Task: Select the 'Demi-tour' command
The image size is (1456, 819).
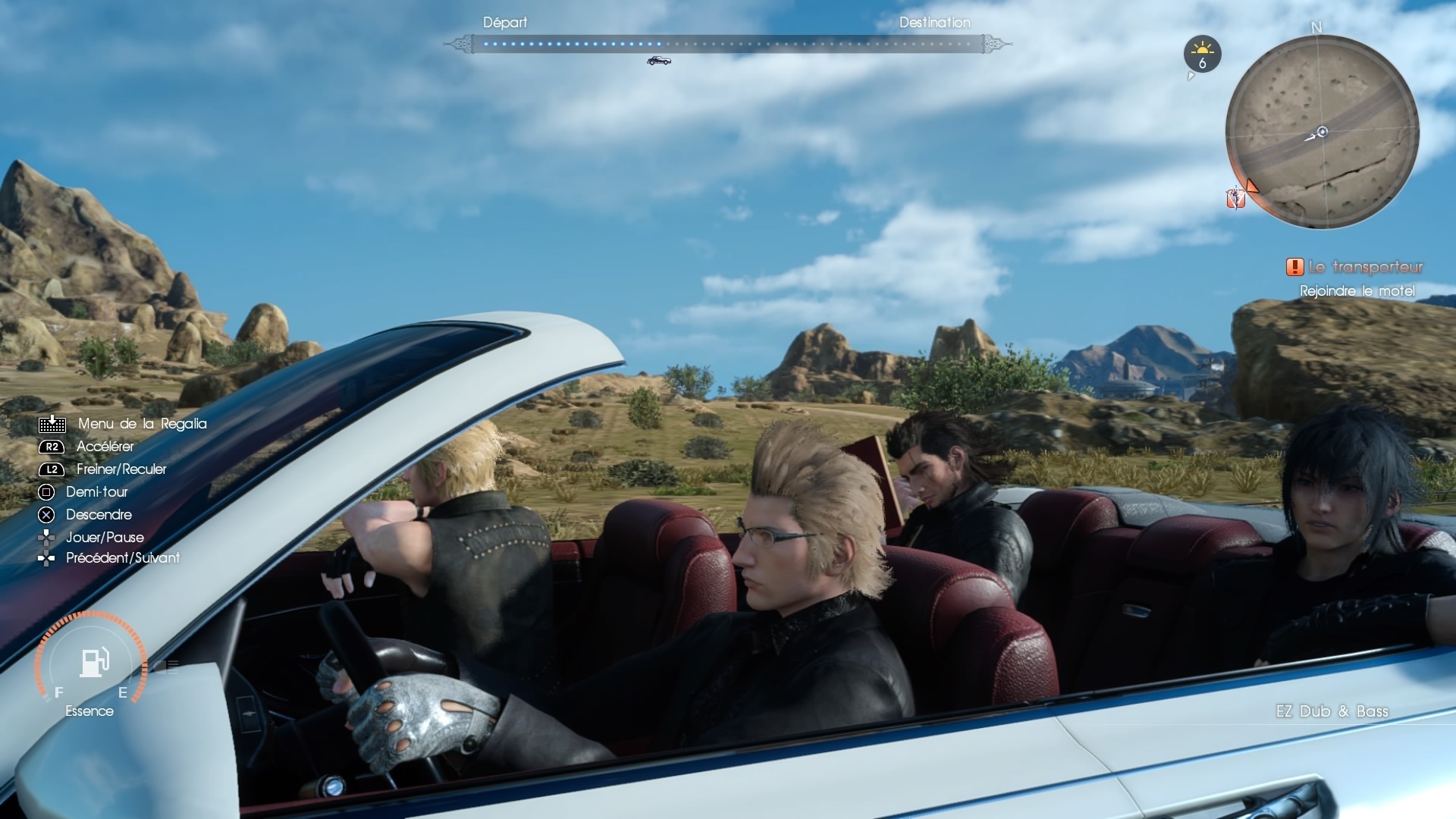Action: (x=96, y=492)
